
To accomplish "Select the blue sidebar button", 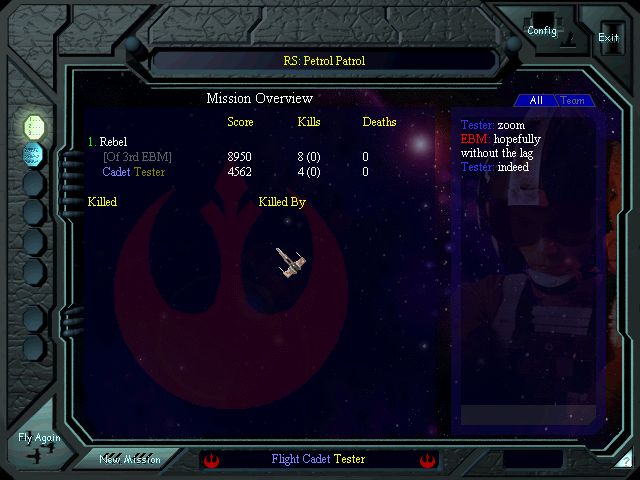I will tap(34, 154).
